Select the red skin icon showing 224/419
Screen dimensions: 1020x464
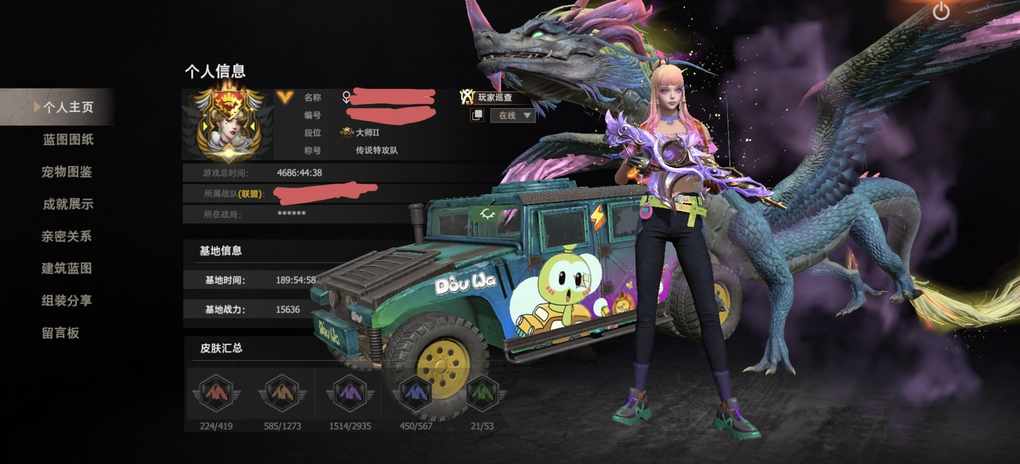click(x=216, y=393)
